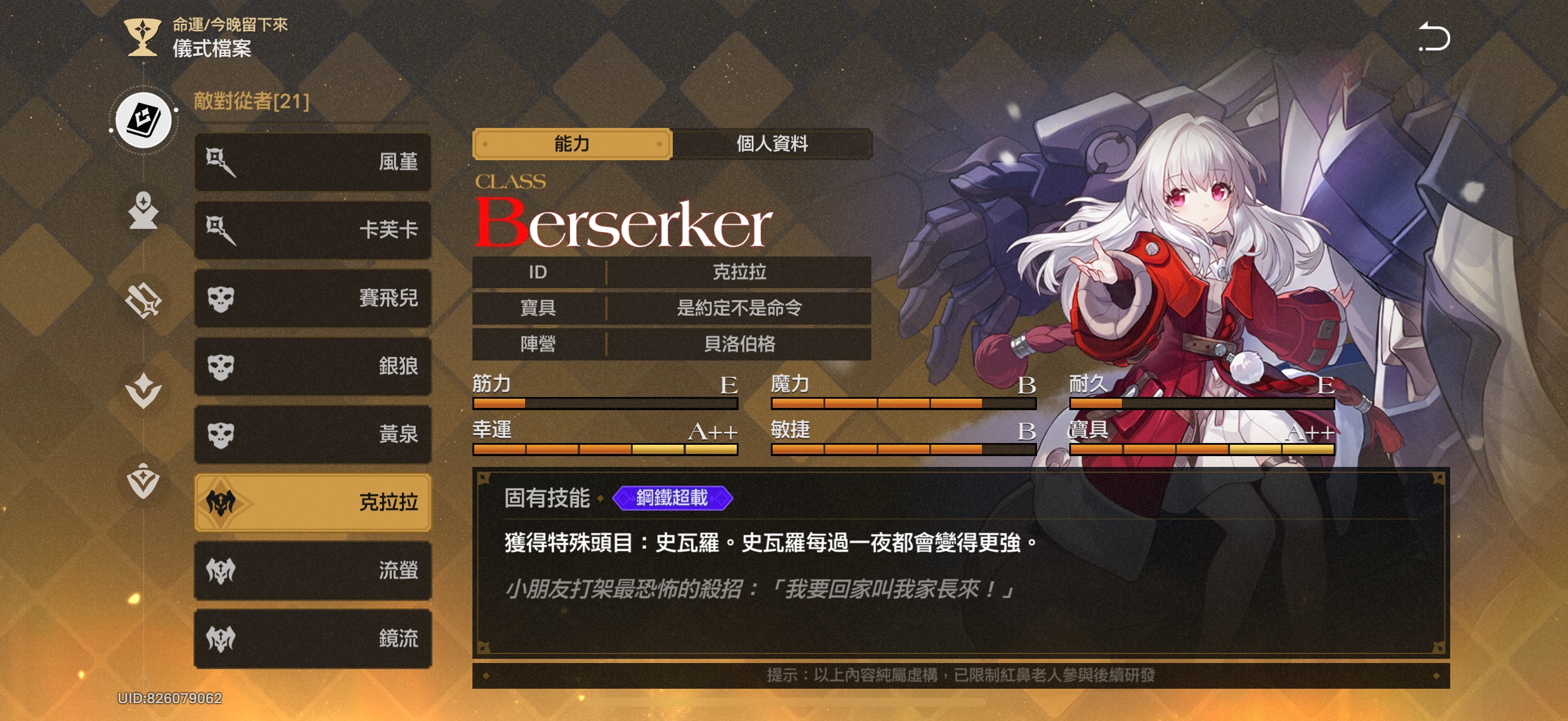Viewport: 1568px width, 721px height.
Task: Click the 鋼鐵超載 skill tag
Action: click(x=672, y=499)
